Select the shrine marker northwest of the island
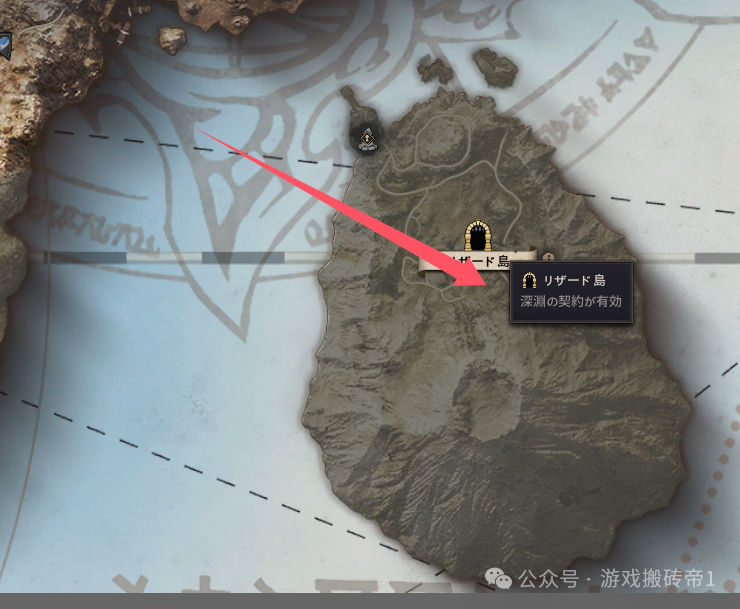Image resolution: width=740 pixels, height=609 pixels. point(367,139)
